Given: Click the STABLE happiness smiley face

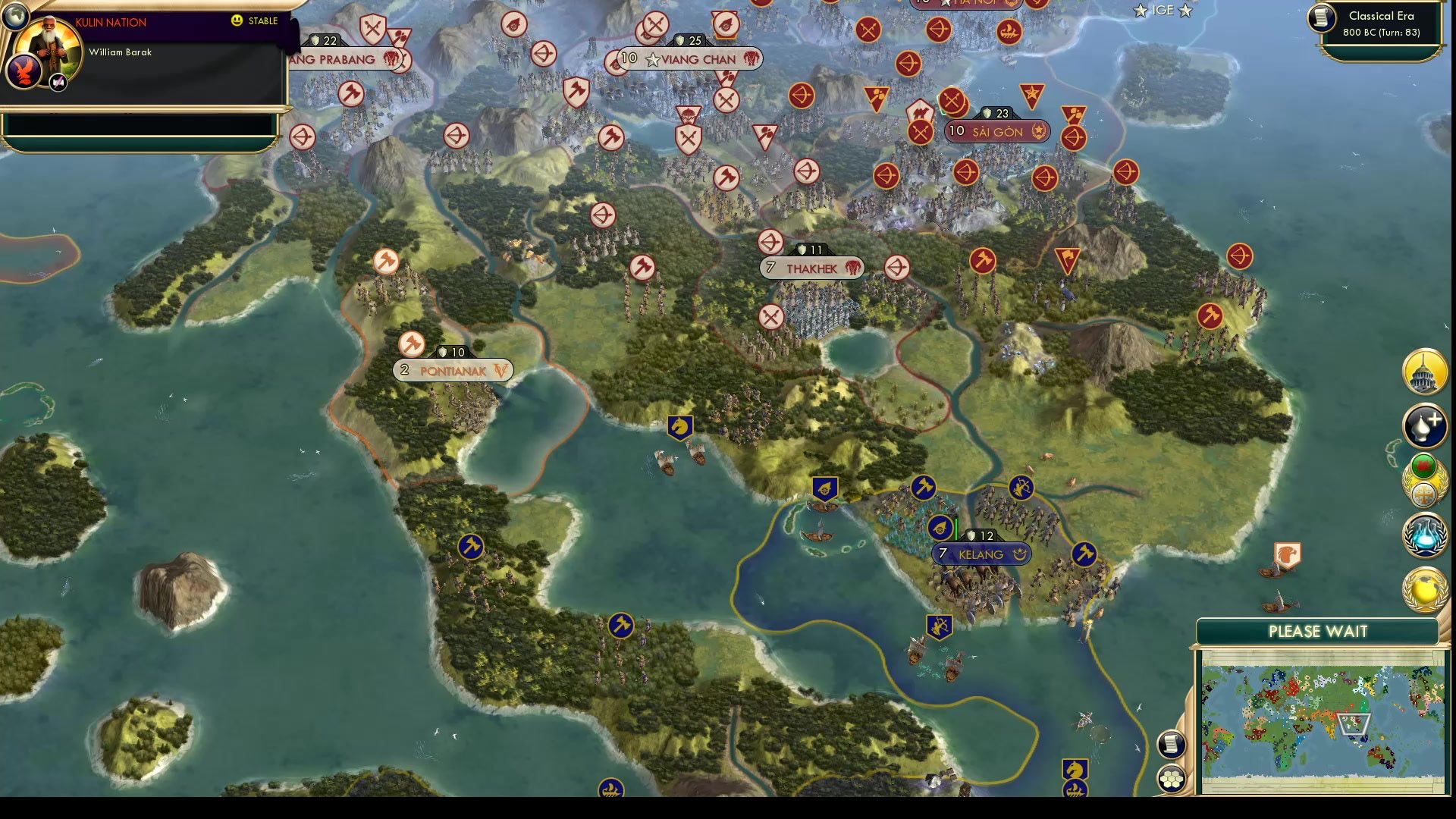Looking at the screenshot, I should click(x=237, y=21).
